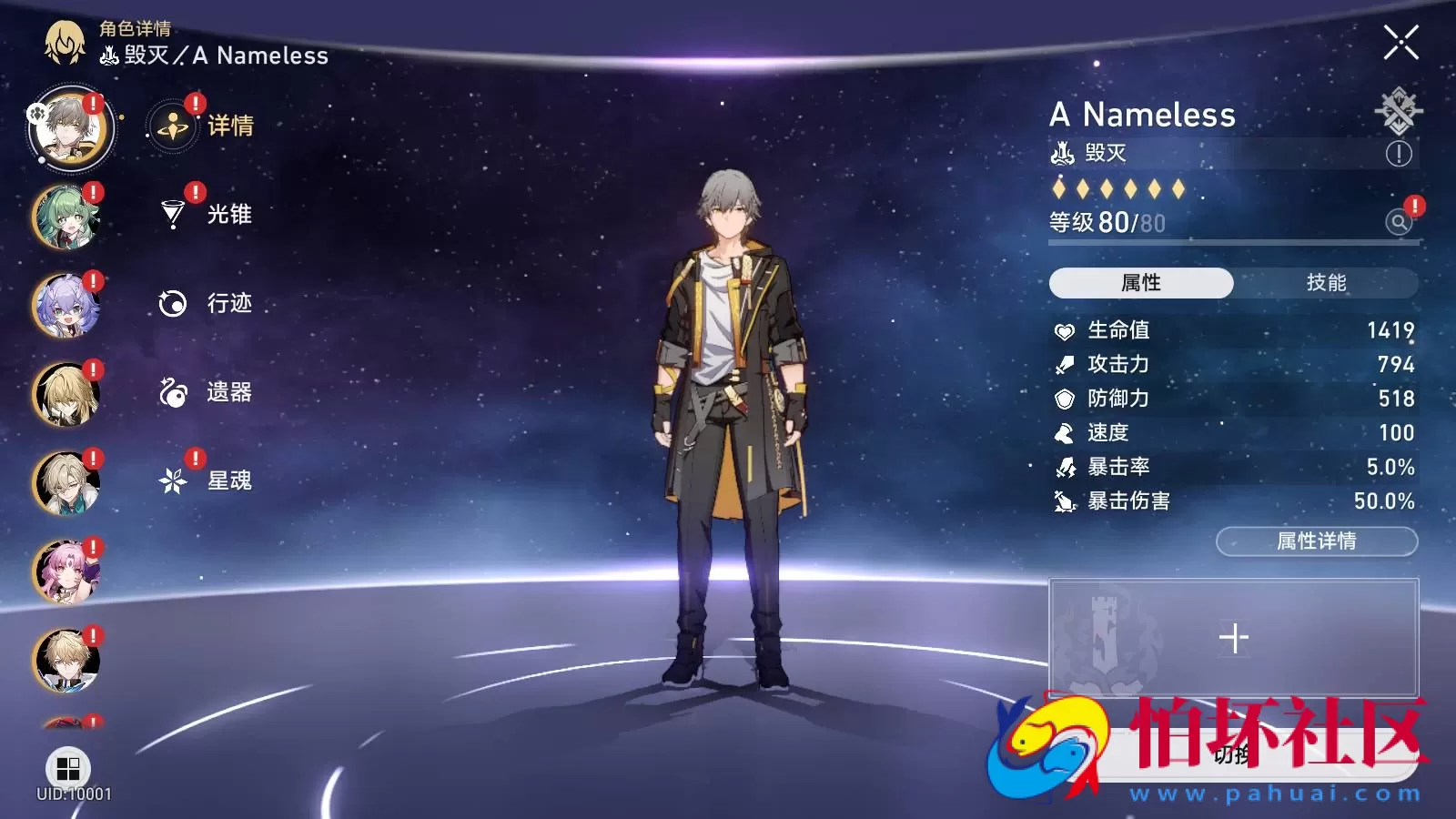Image resolution: width=1456 pixels, height=819 pixels.
Task: Open the 行迹 traces menu
Action: (x=205, y=303)
